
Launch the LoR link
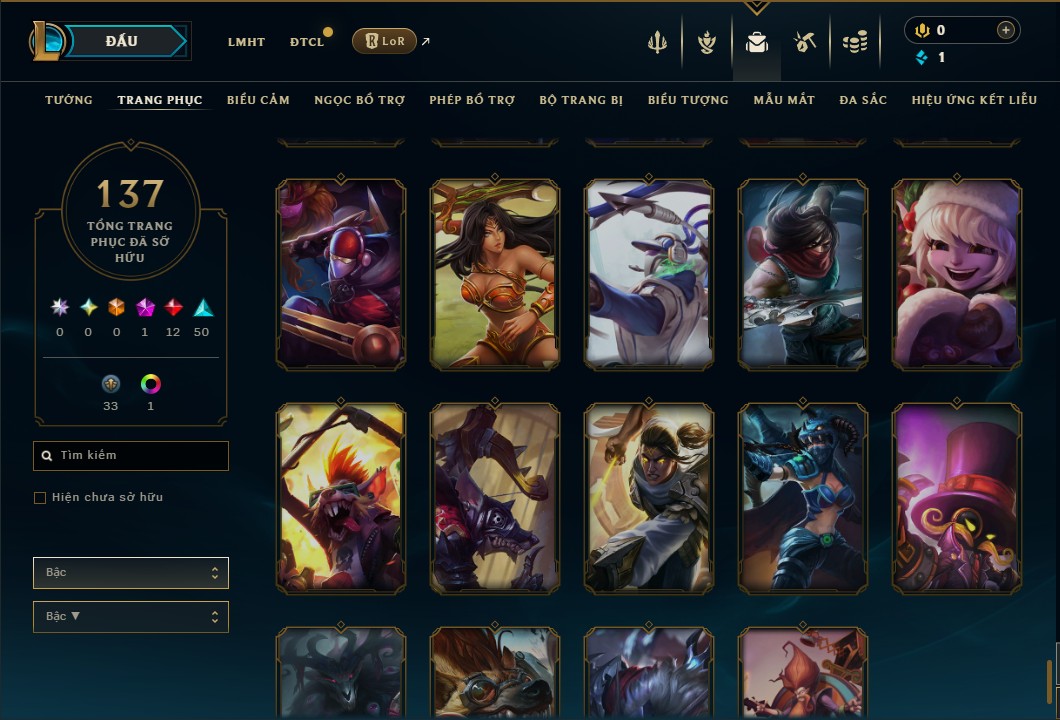pyautogui.click(x=384, y=41)
